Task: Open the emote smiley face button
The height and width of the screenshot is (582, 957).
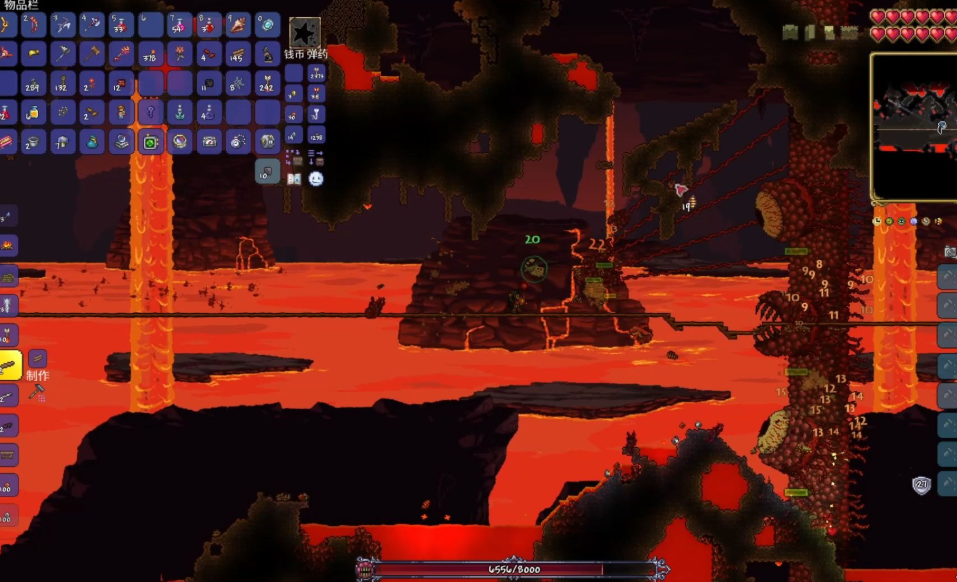Action: point(316,179)
